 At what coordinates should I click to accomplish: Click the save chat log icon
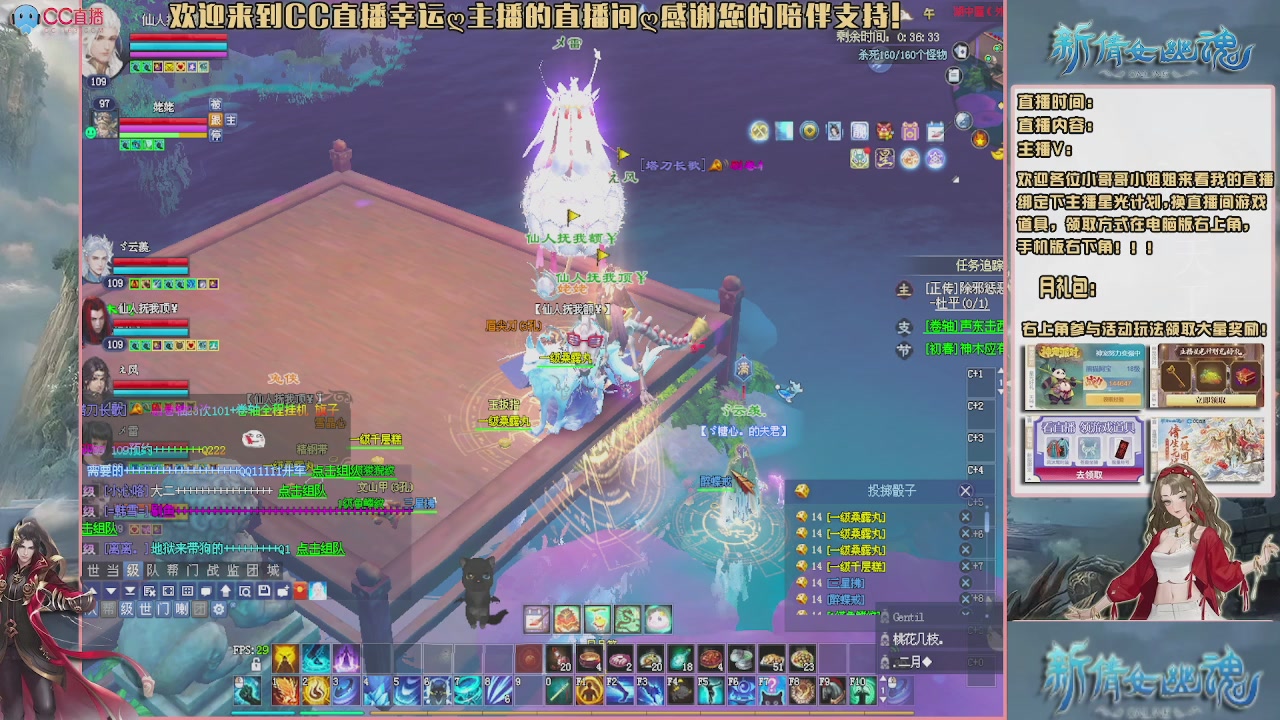(265, 591)
